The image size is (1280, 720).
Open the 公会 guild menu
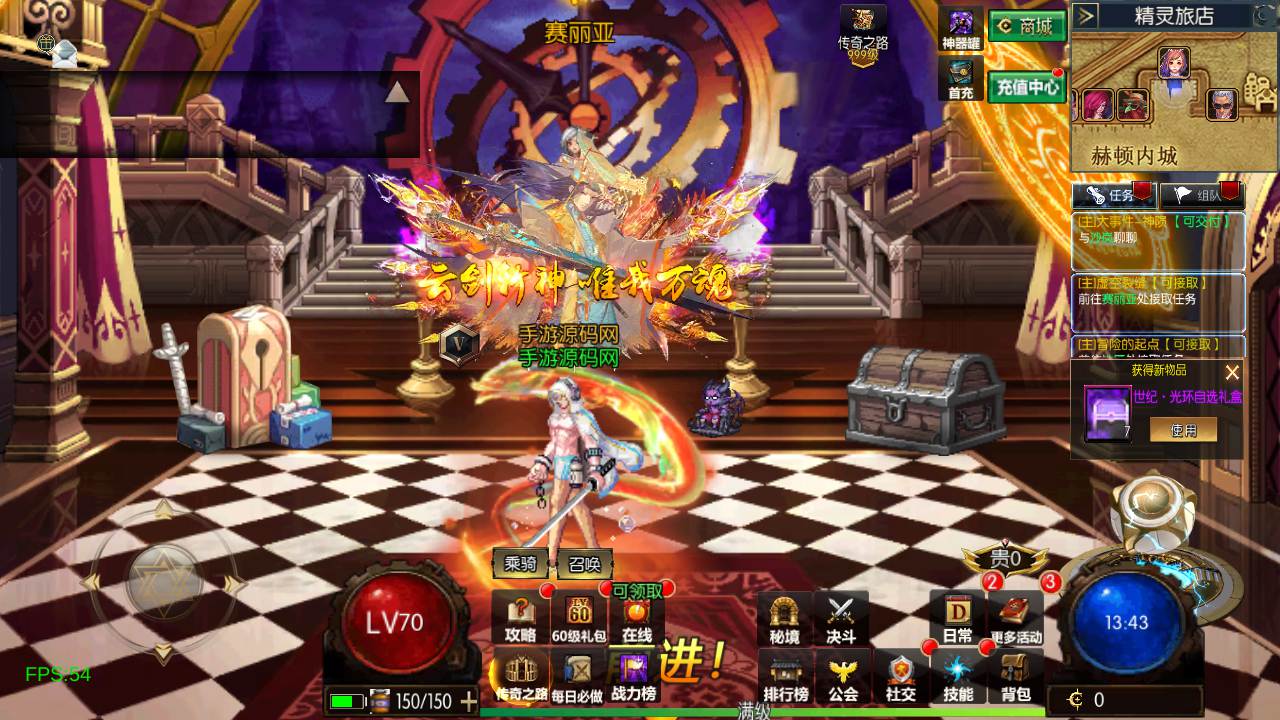[x=843, y=677]
